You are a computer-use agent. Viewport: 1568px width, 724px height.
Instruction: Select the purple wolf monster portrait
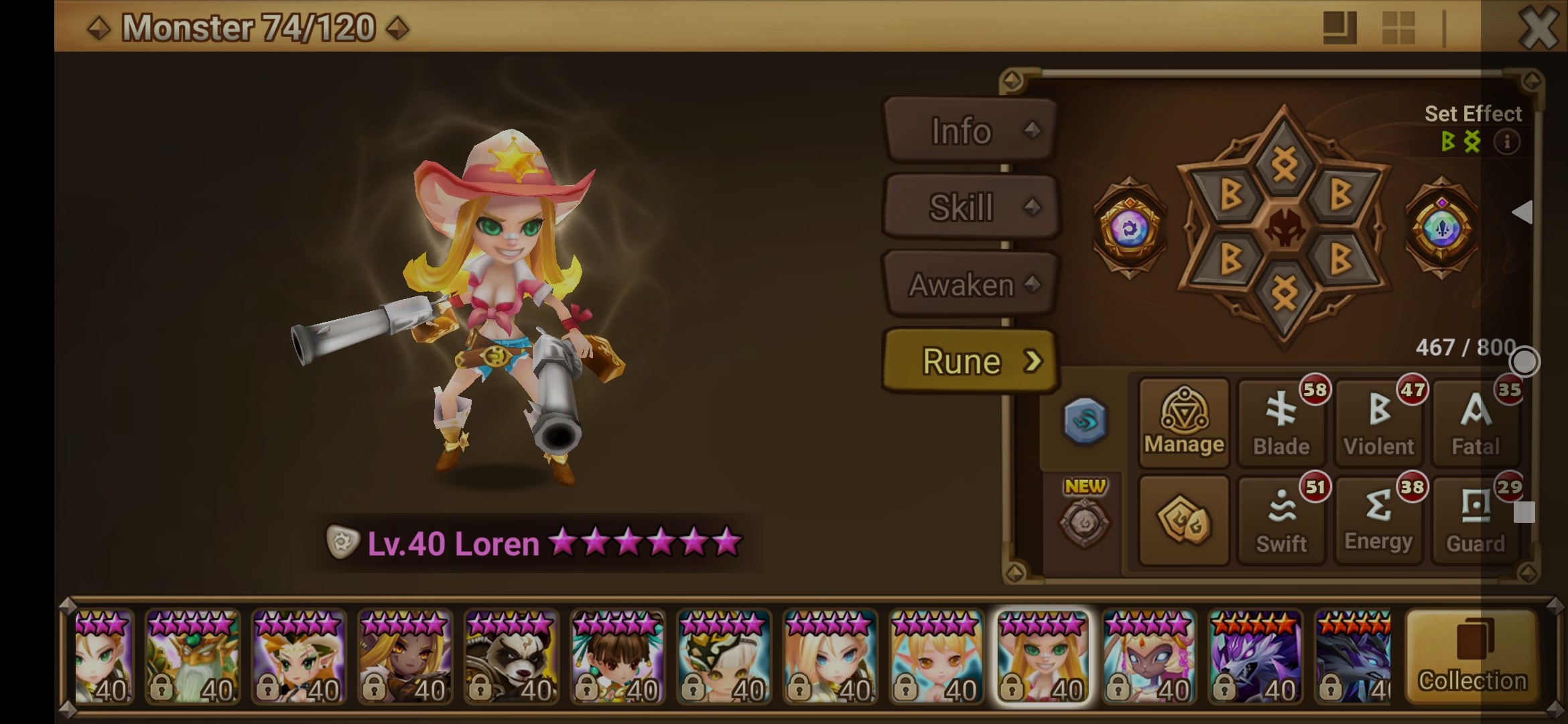coord(1254,657)
